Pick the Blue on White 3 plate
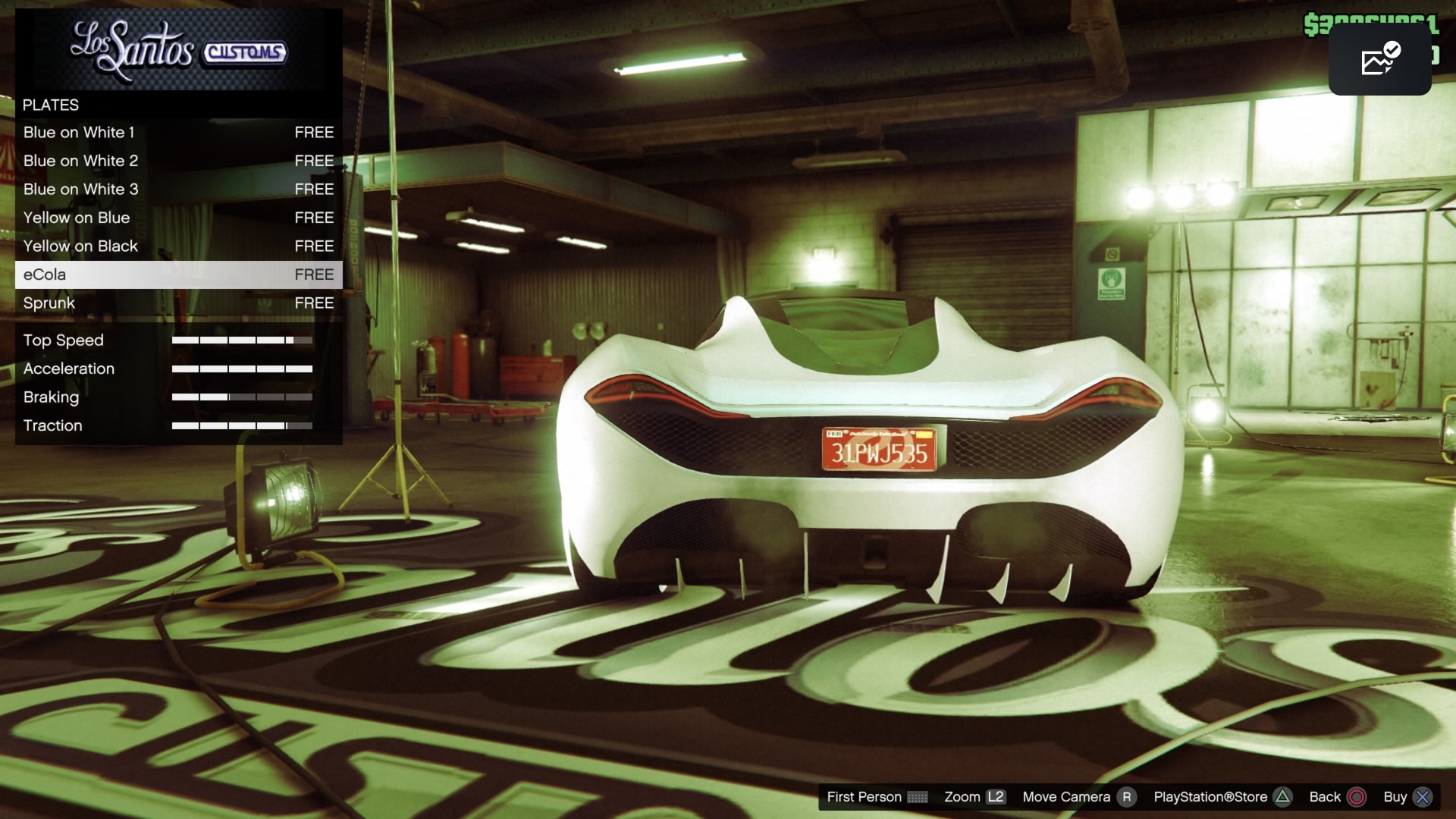The width and height of the screenshot is (1456, 819). point(178,190)
